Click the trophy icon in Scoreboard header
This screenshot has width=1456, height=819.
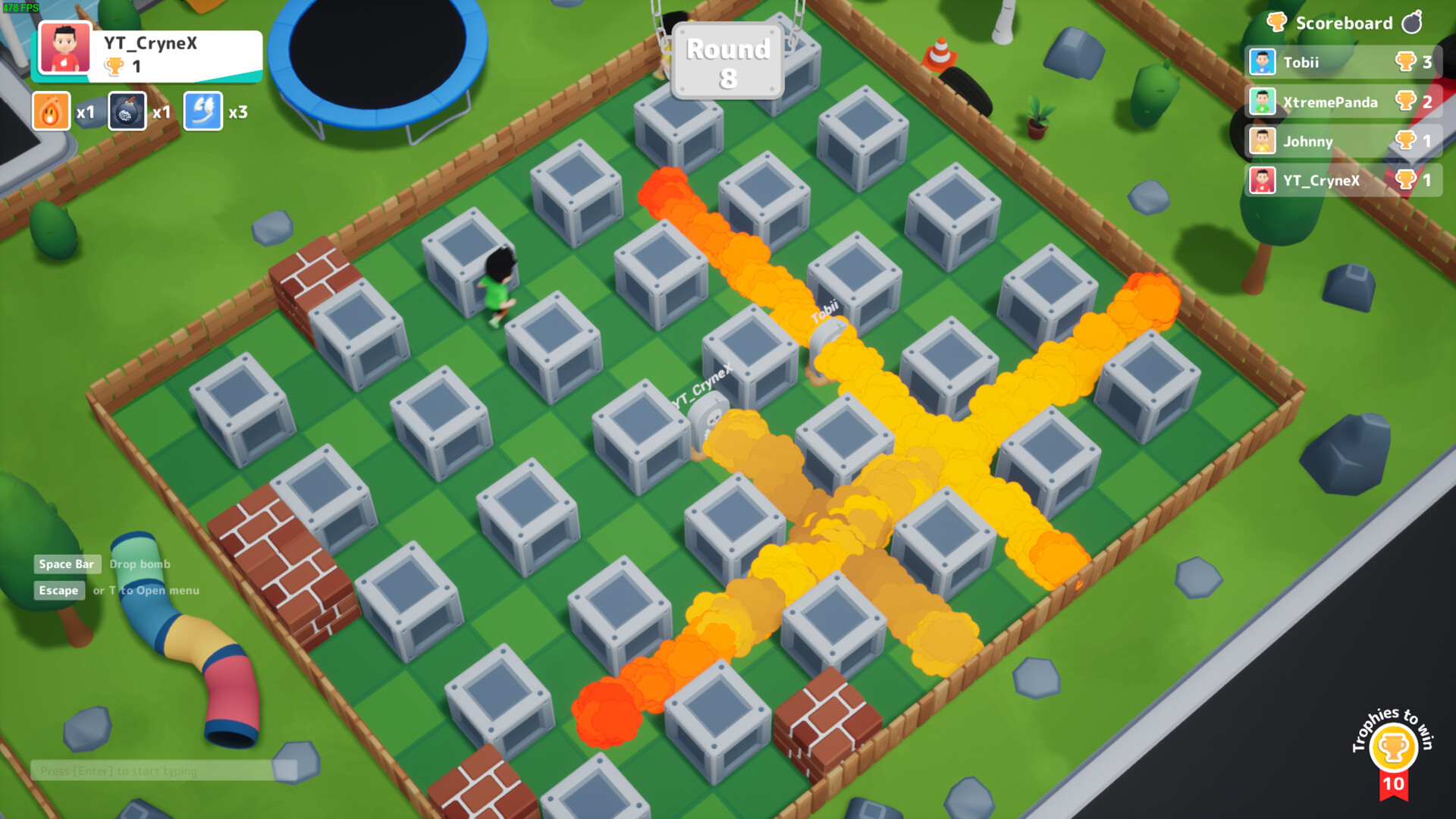point(1276,23)
